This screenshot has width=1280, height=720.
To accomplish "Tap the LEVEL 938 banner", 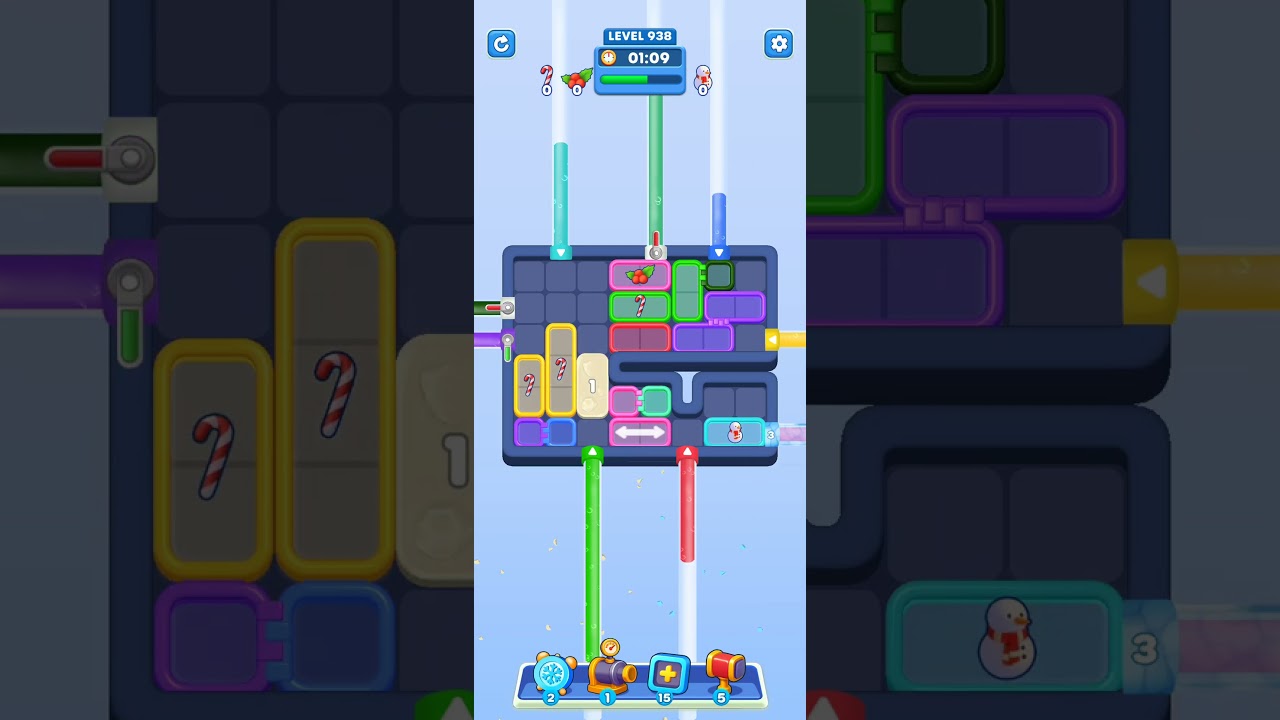I will pyautogui.click(x=640, y=36).
